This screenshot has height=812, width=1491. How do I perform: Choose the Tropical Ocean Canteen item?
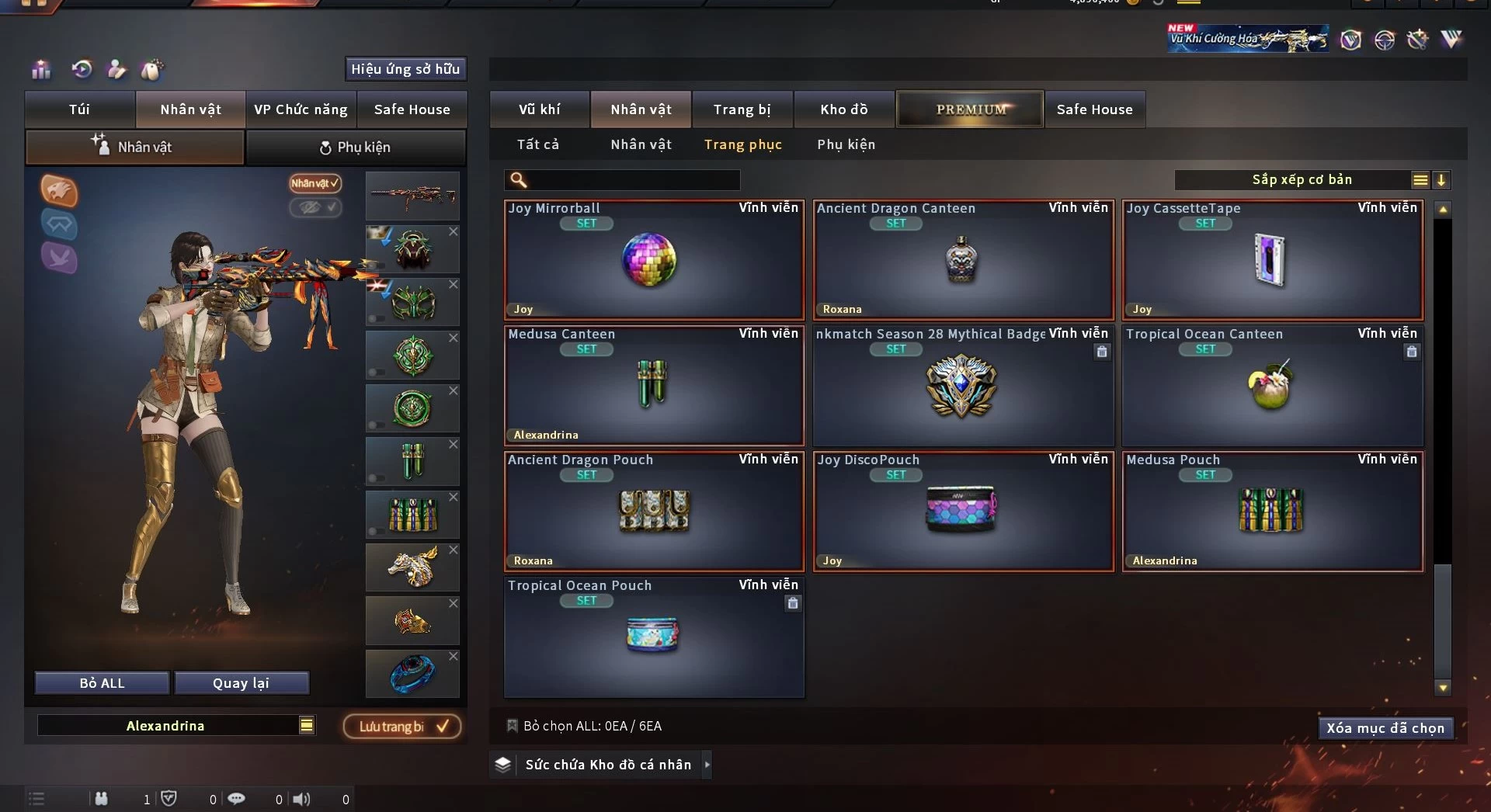click(1271, 386)
